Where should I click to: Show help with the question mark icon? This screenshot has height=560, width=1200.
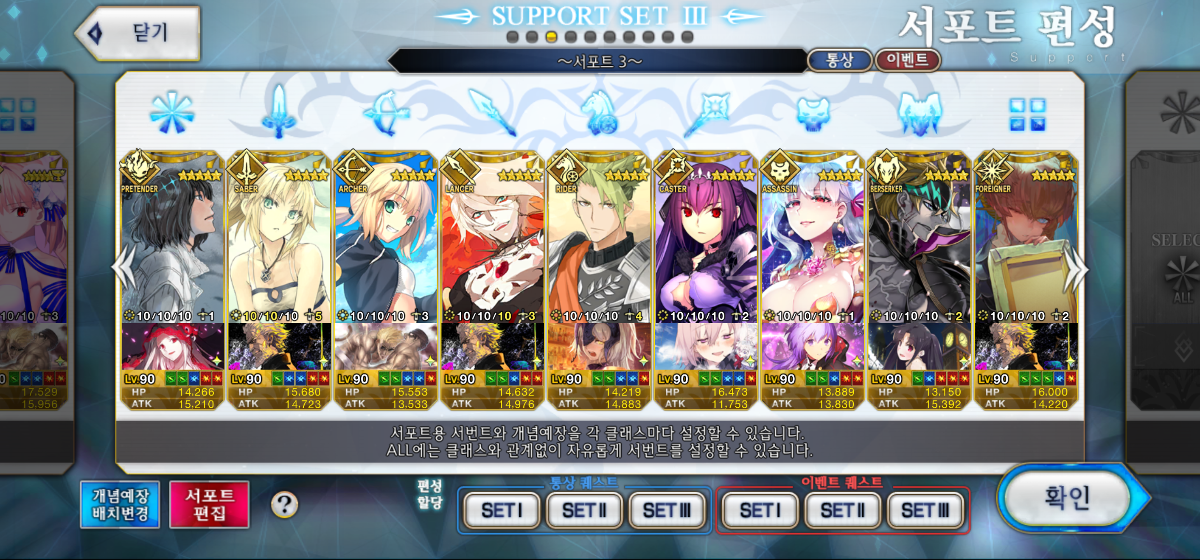pos(284,505)
